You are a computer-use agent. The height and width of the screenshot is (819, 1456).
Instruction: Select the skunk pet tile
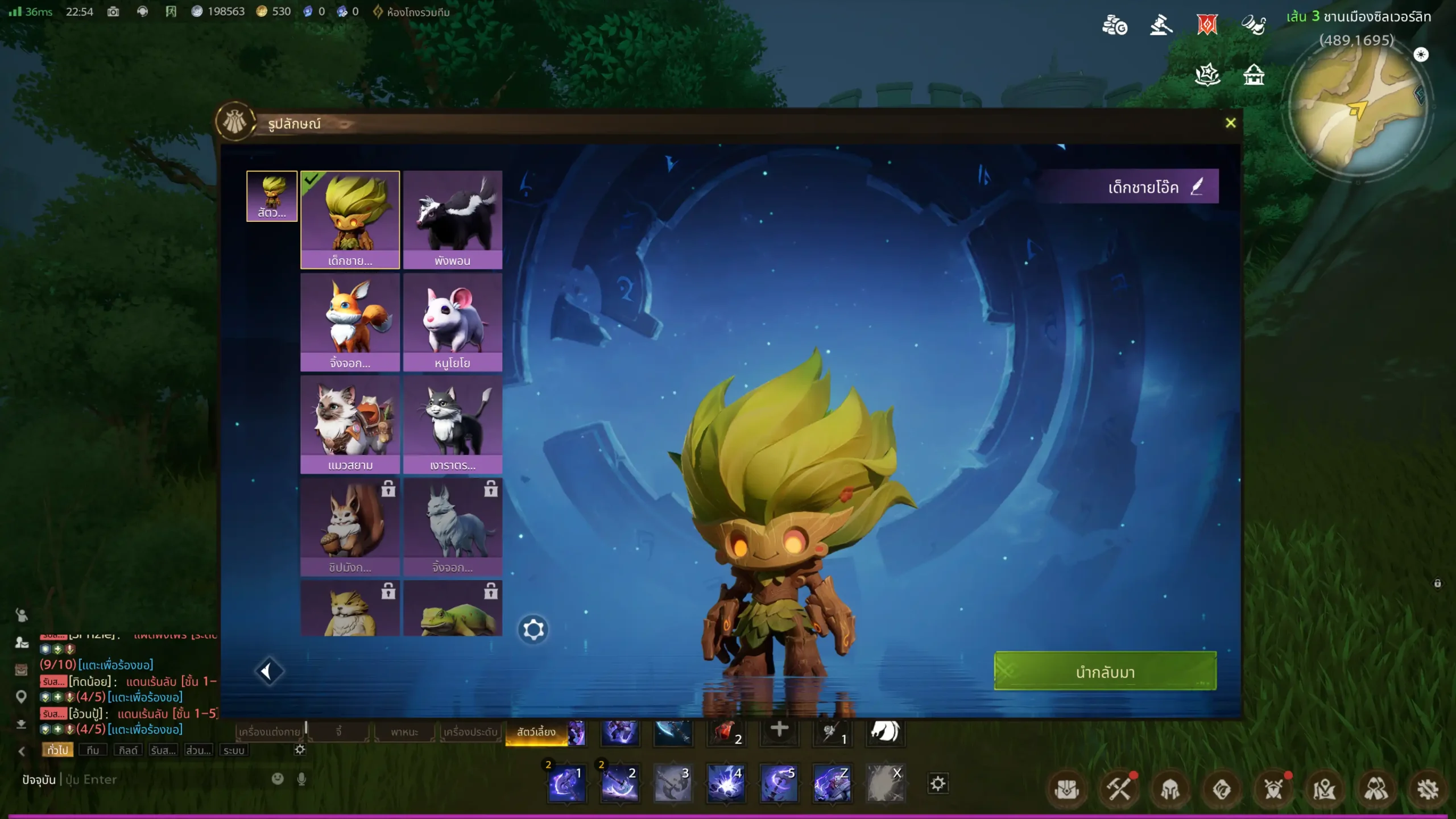pos(452,219)
